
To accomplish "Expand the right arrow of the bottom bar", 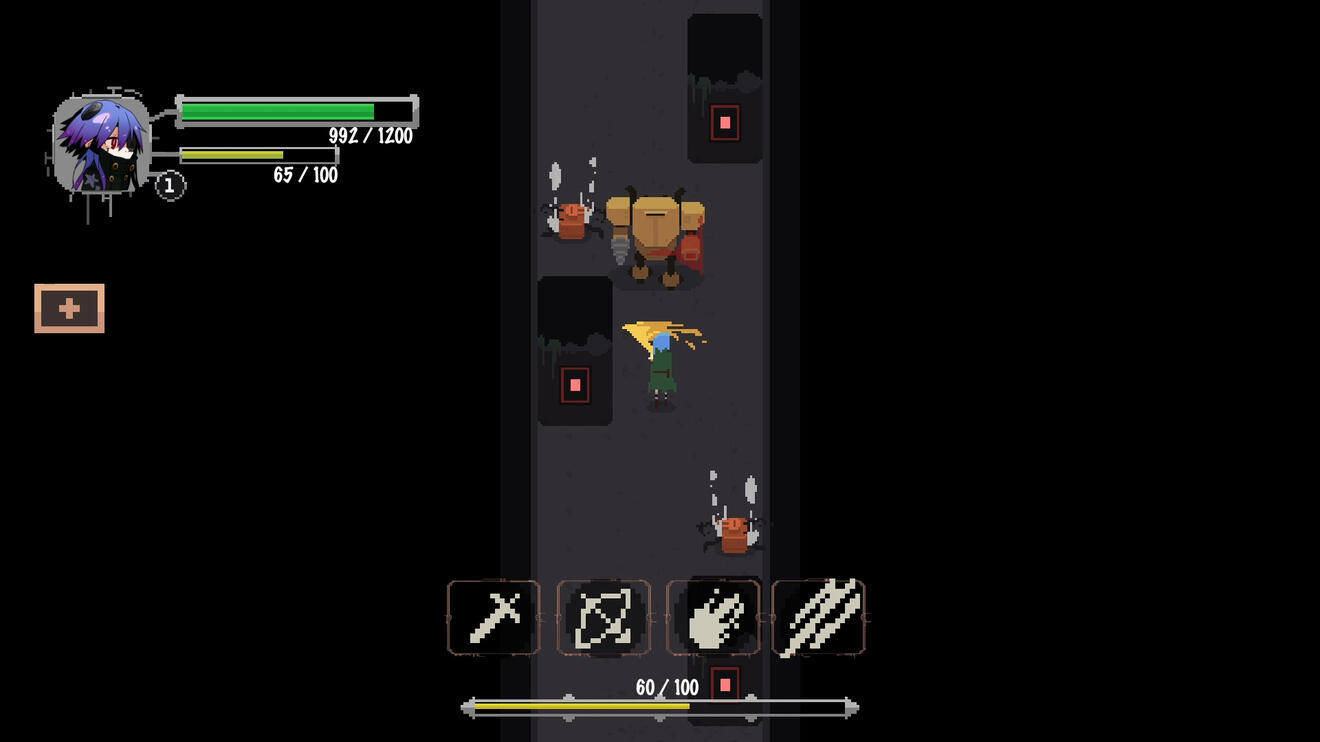I will (x=850, y=707).
